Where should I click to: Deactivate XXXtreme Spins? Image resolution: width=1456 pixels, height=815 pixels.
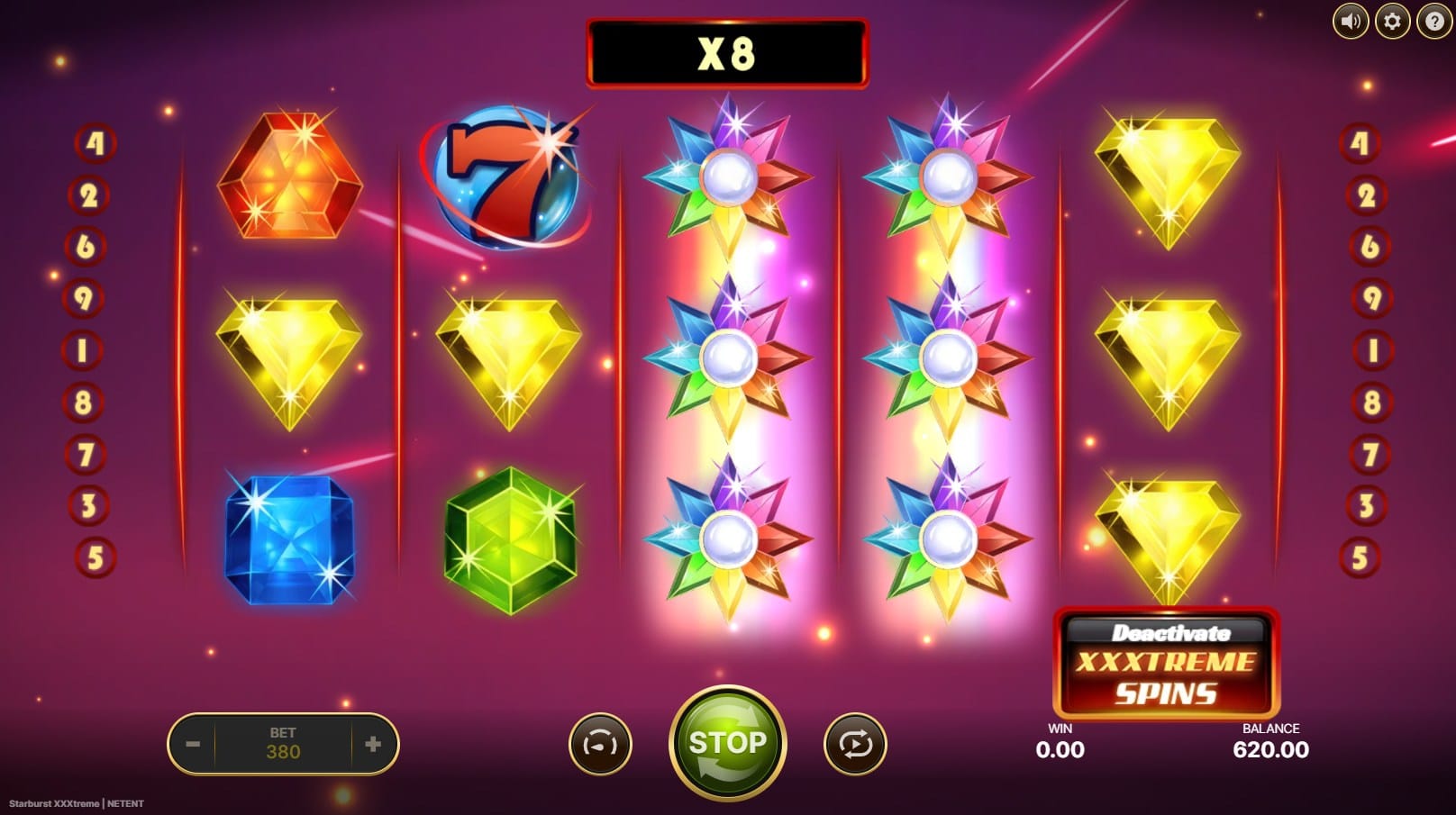(x=1166, y=664)
